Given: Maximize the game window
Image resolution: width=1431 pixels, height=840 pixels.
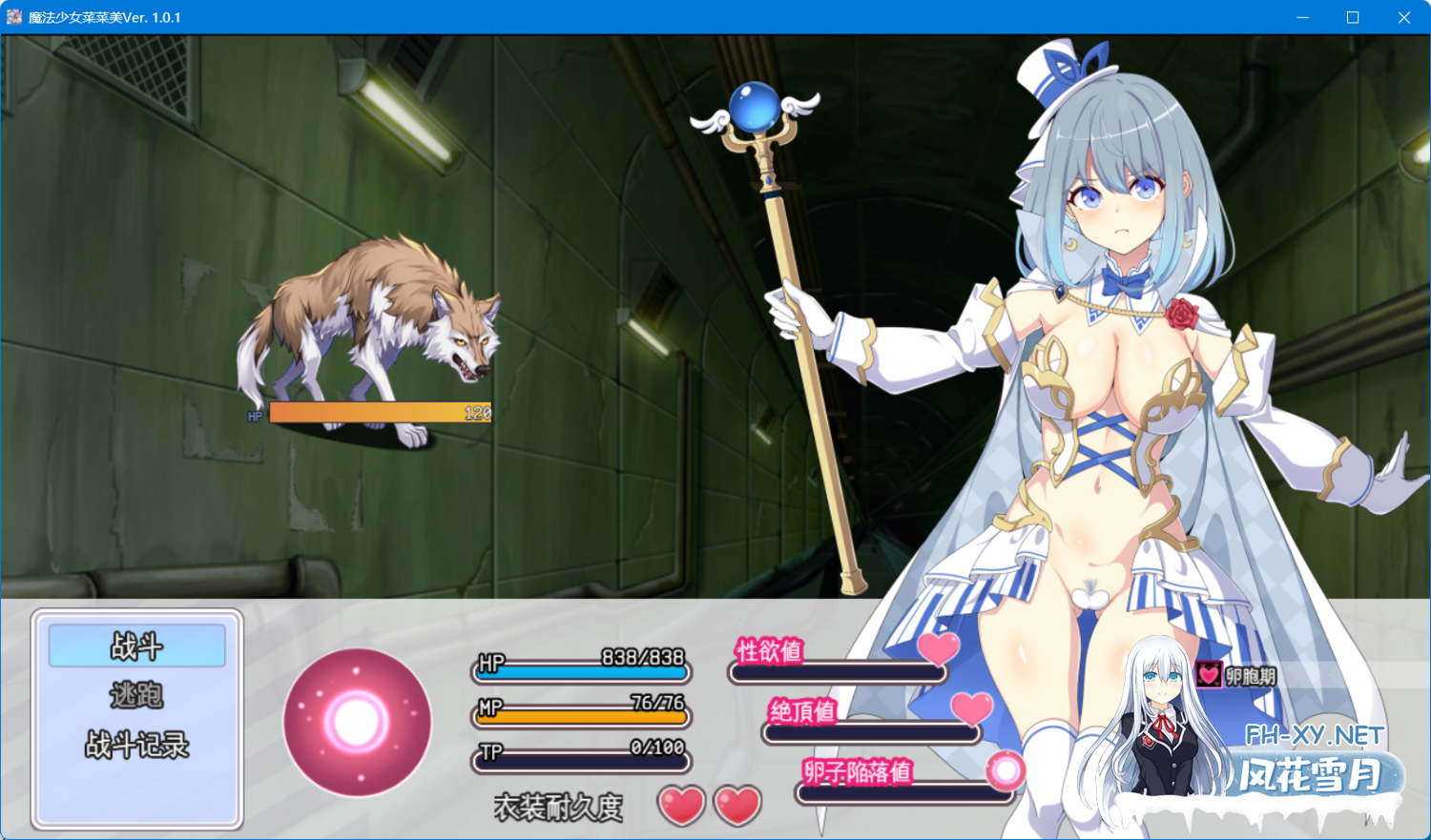Looking at the screenshot, I should point(1352,17).
